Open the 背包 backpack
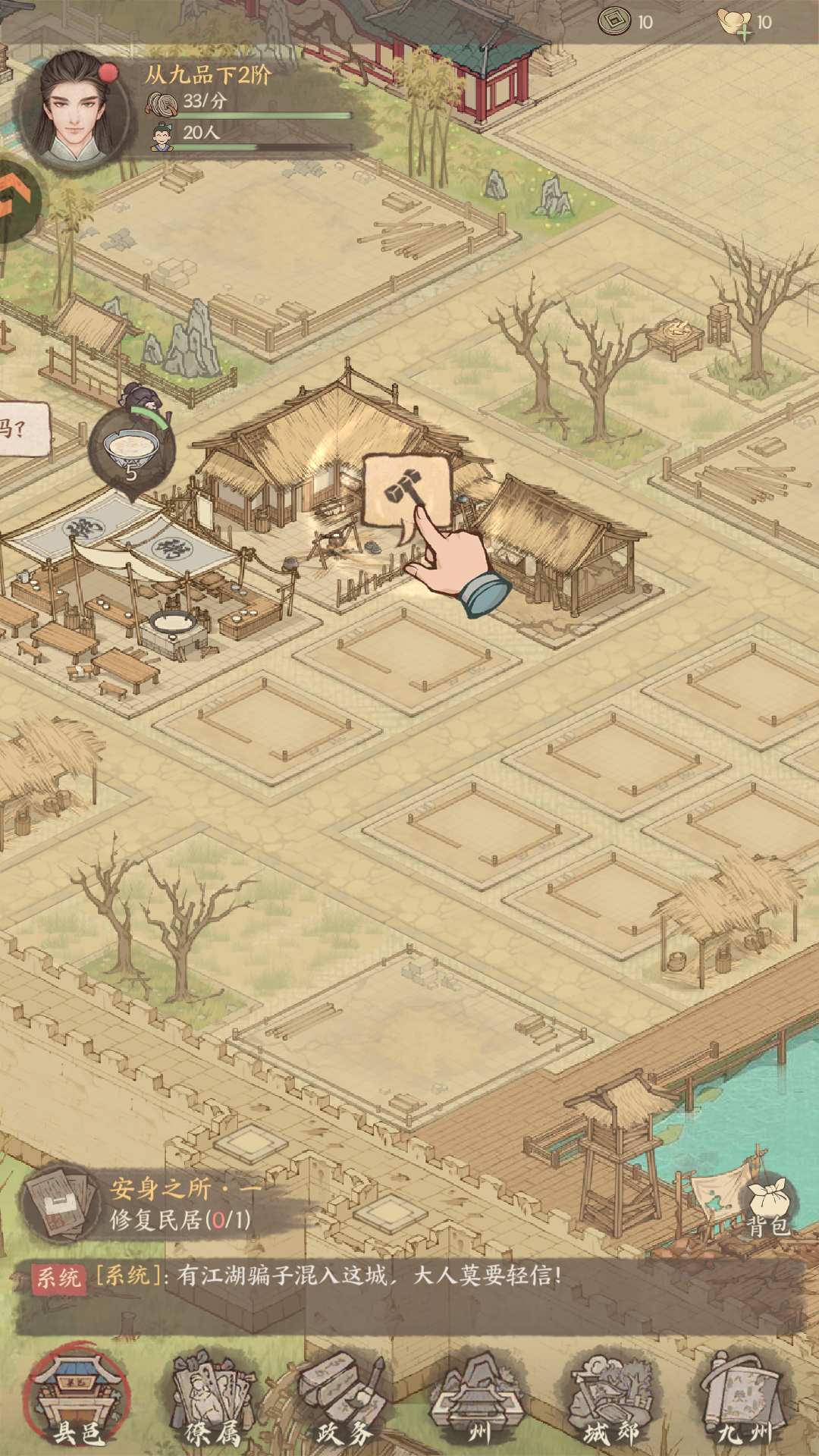819x1456 pixels. tap(767, 1210)
